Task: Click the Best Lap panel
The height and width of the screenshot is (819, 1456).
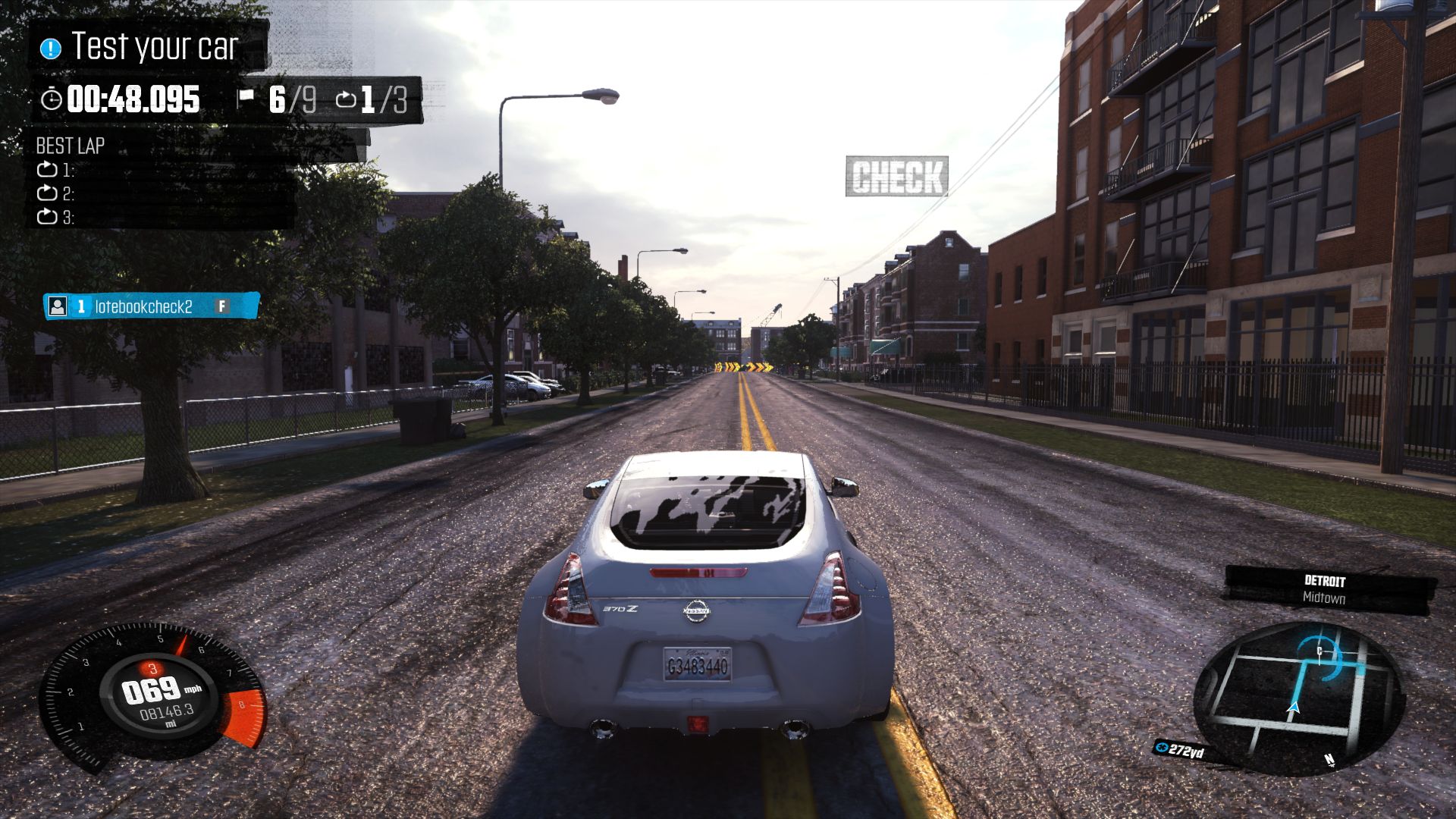Action: point(163,180)
